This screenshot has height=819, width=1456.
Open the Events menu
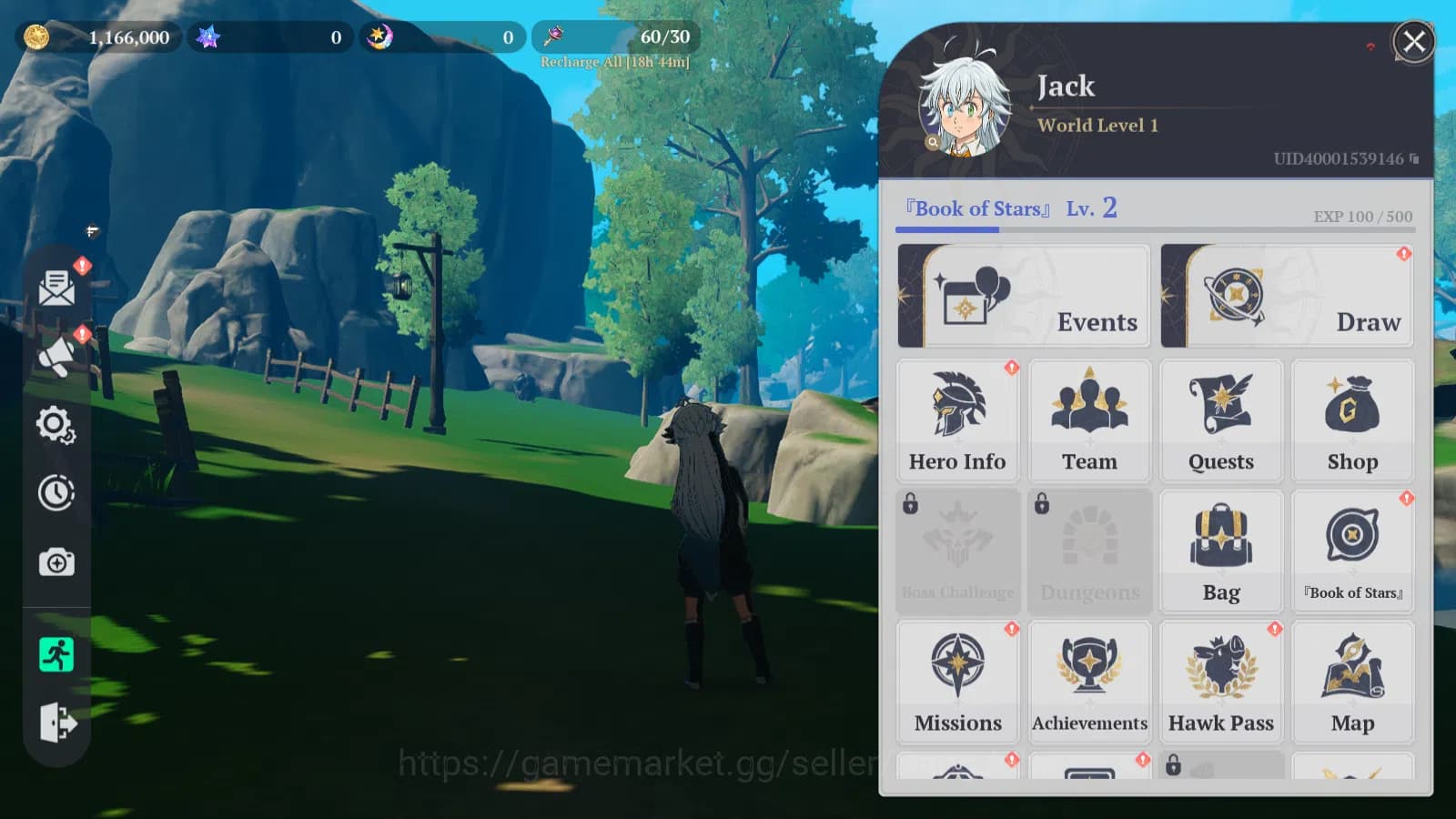pyautogui.click(x=1024, y=296)
